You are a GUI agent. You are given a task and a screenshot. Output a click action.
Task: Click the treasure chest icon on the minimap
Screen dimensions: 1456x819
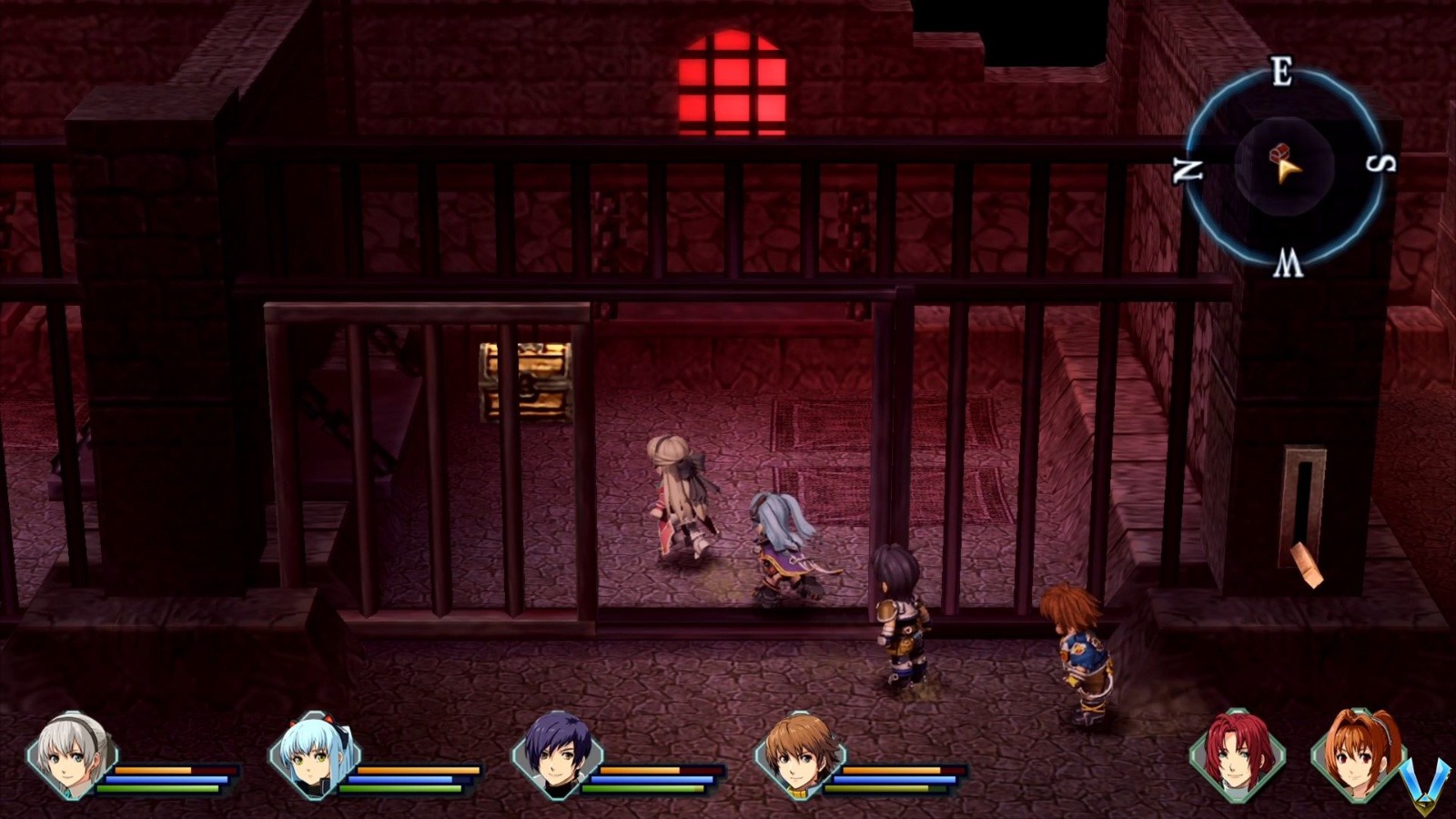(1281, 153)
